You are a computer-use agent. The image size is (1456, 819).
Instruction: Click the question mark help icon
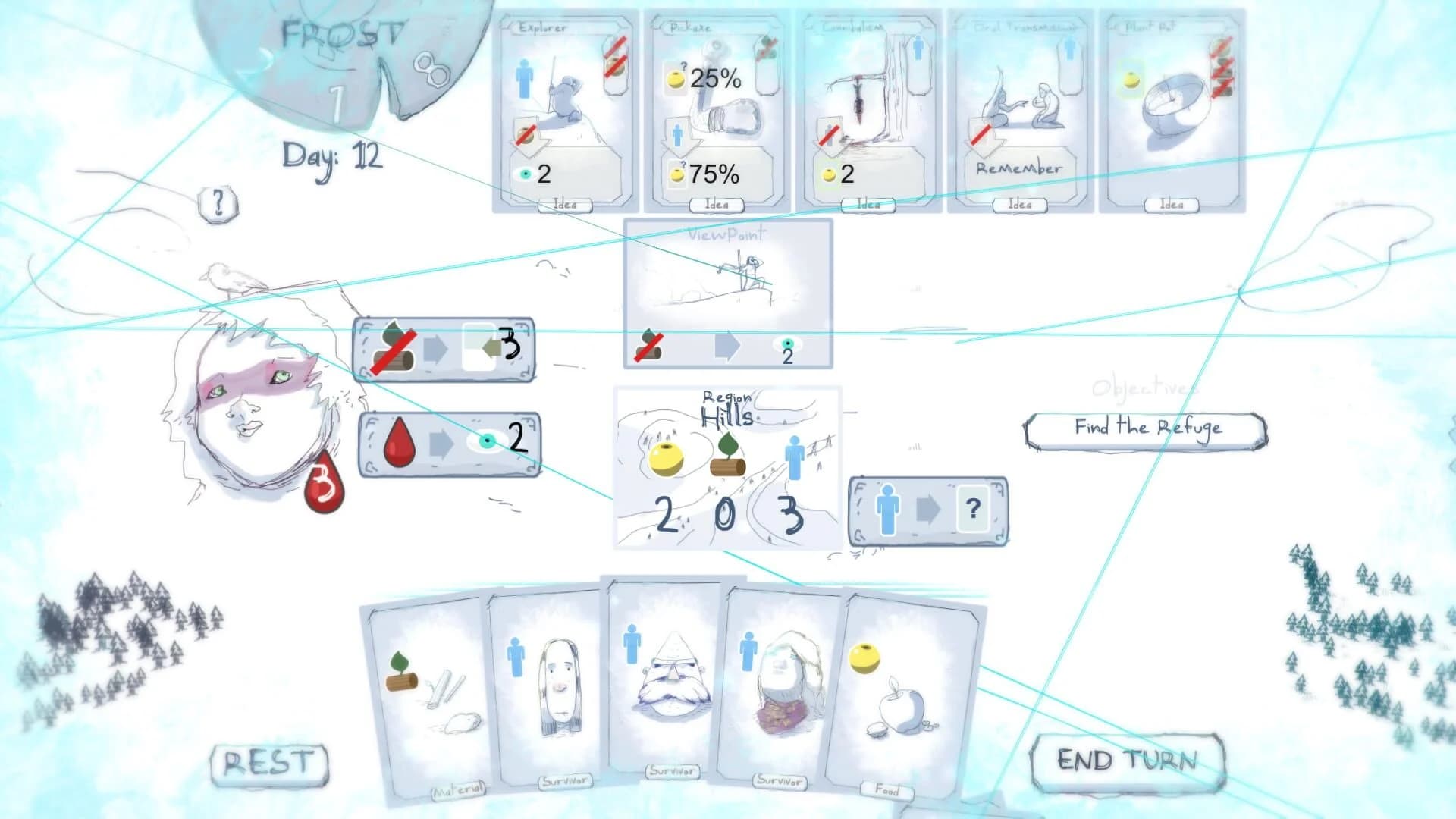click(x=219, y=201)
